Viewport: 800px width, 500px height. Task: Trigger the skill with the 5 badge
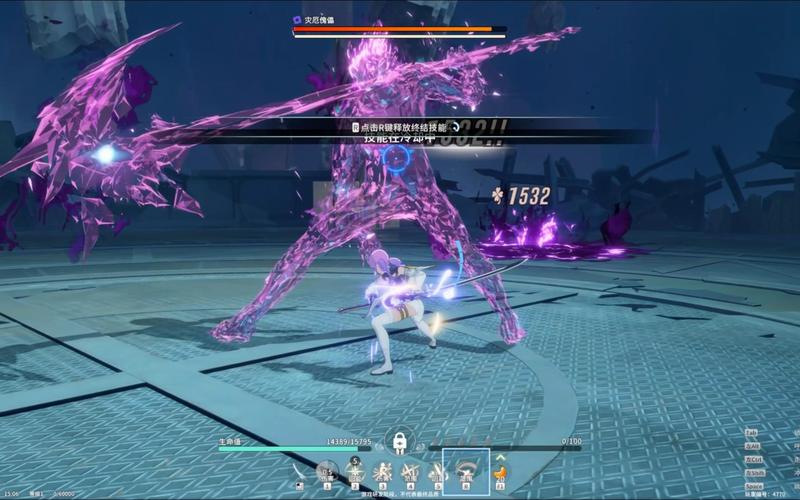[354, 472]
